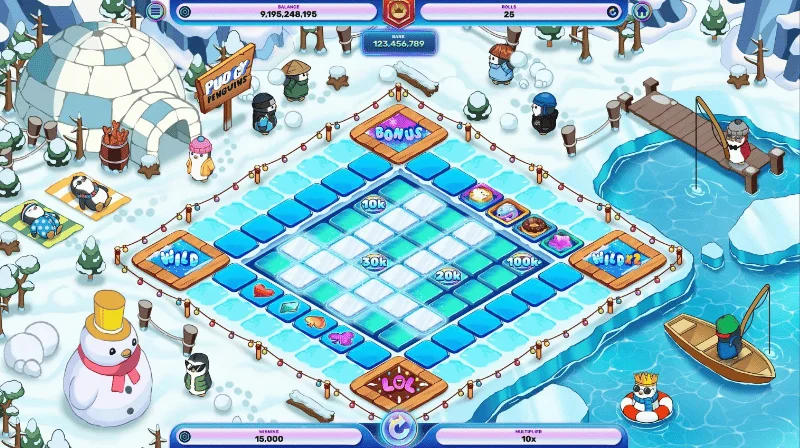Image resolution: width=800 pixels, height=448 pixels.
Task: Go to the home screen
Action: tap(641, 11)
